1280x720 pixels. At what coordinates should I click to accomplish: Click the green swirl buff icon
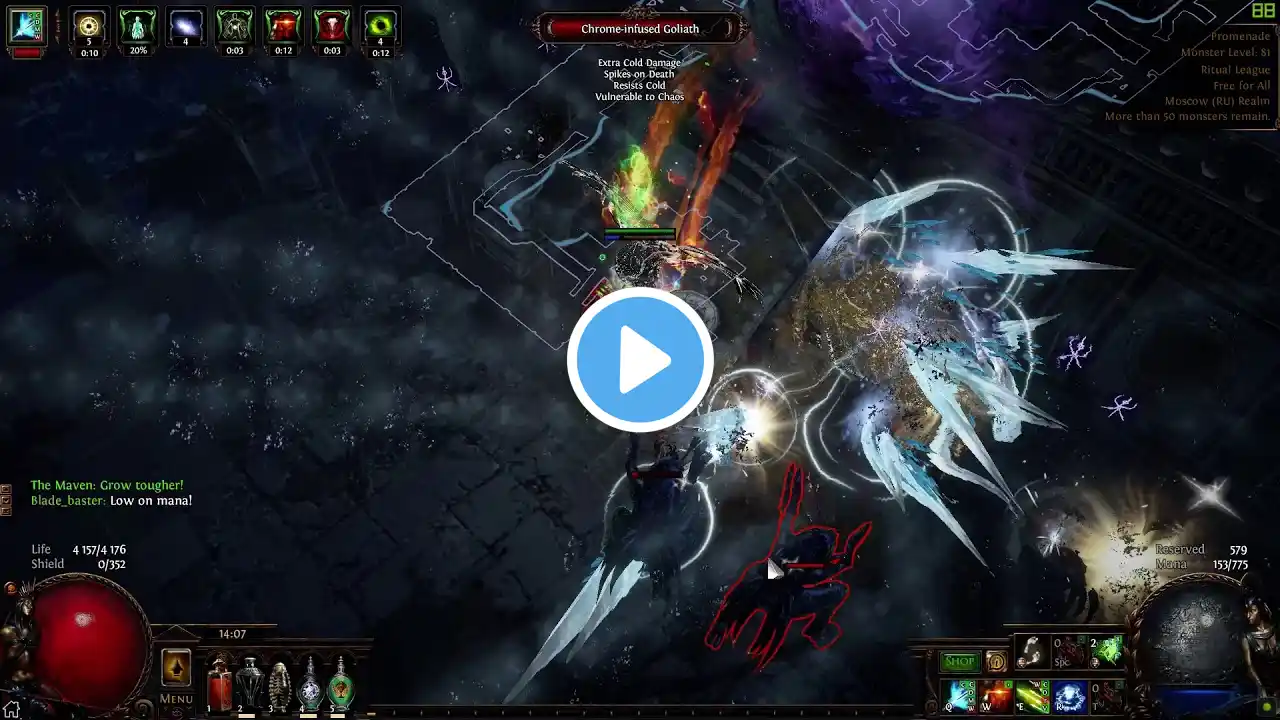coord(380,28)
